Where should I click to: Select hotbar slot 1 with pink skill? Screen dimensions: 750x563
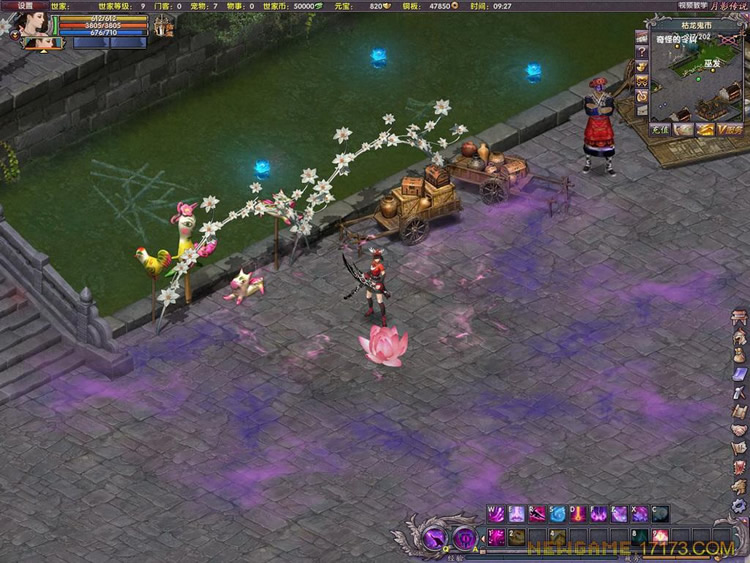[x=496, y=537]
